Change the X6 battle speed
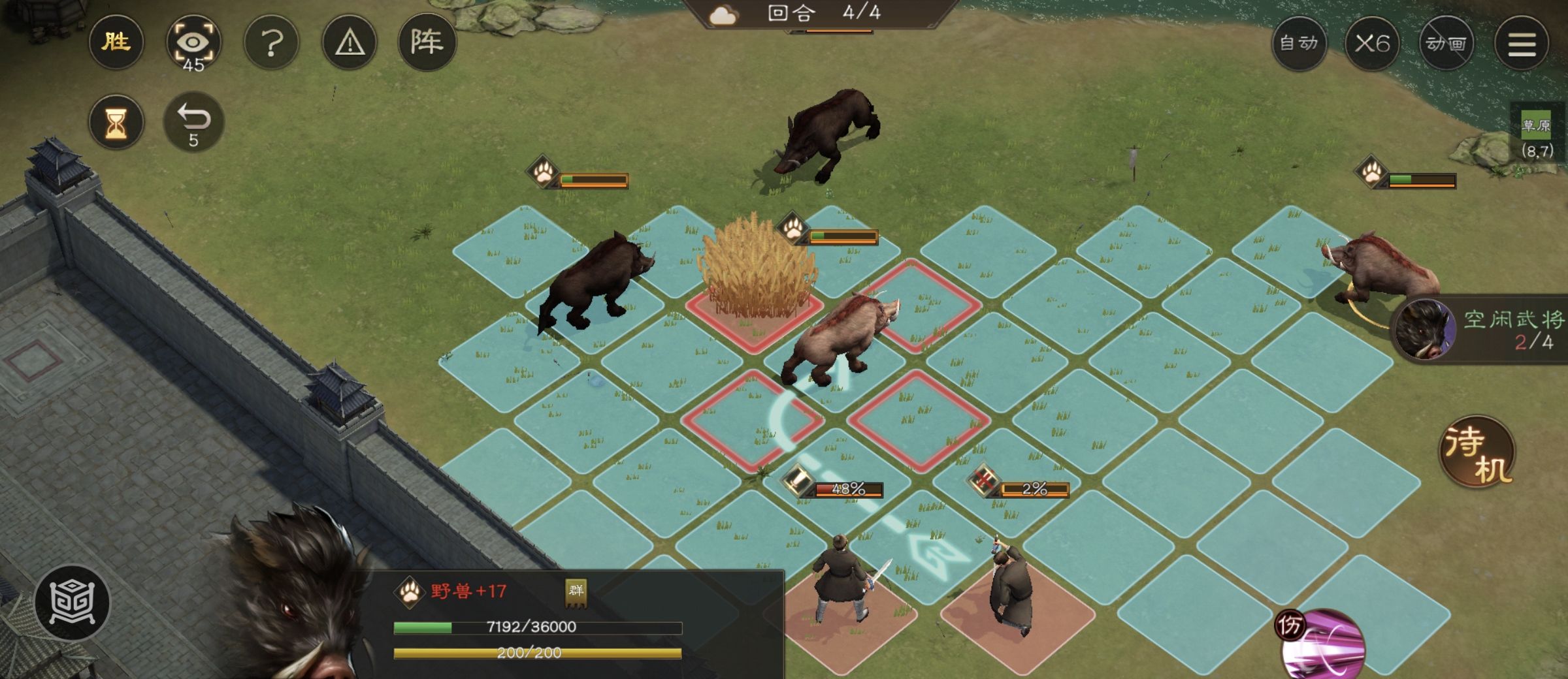1568x679 pixels. point(1372,44)
